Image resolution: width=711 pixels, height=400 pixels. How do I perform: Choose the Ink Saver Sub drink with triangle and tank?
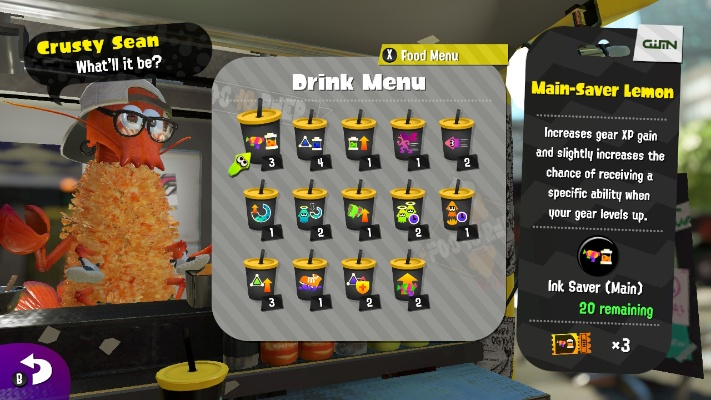tap(309, 140)
